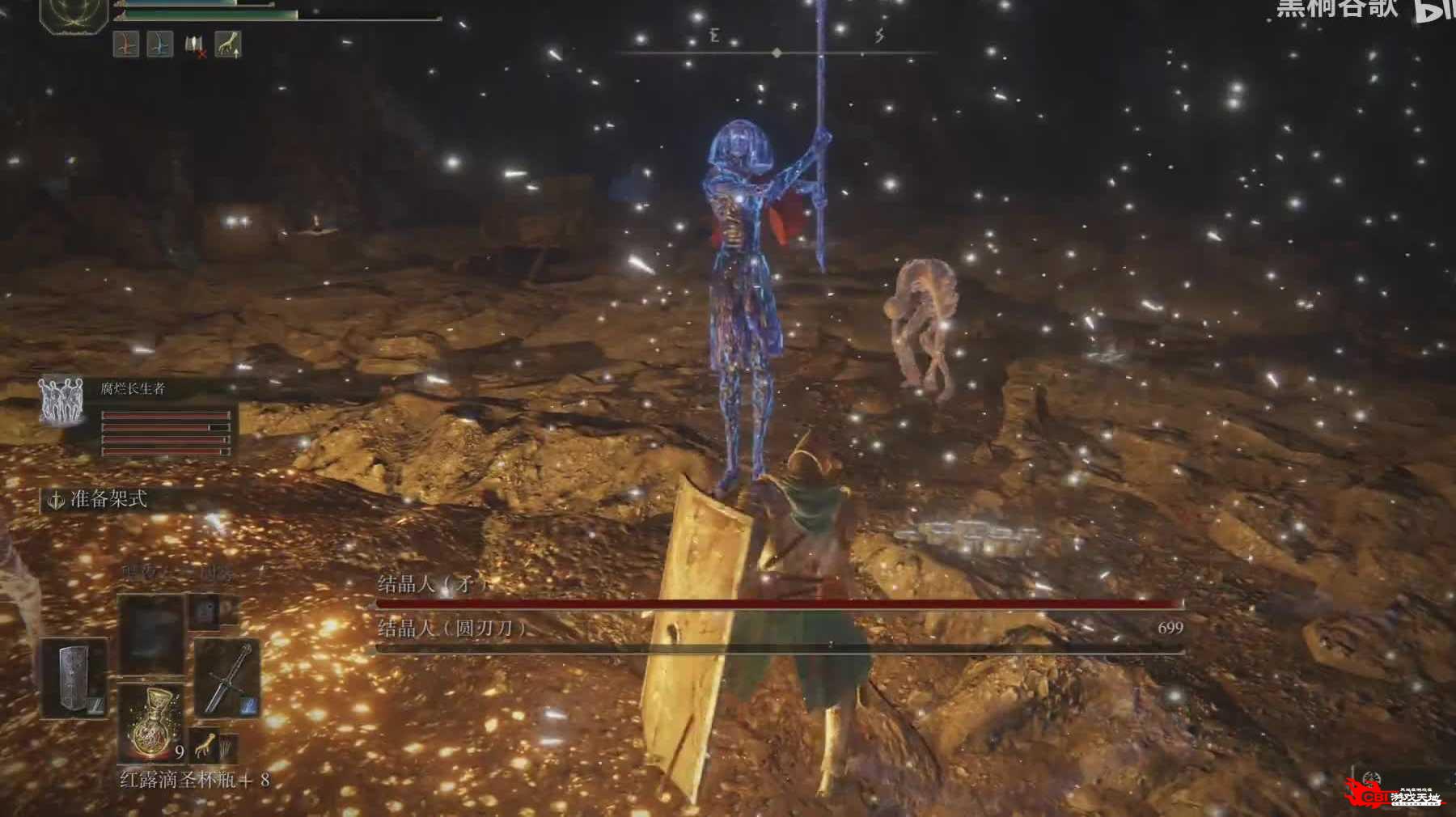Click the red tree status buff icon
Image resolution: width=1456 pixels, height=817 pixels.
[126, 44]
